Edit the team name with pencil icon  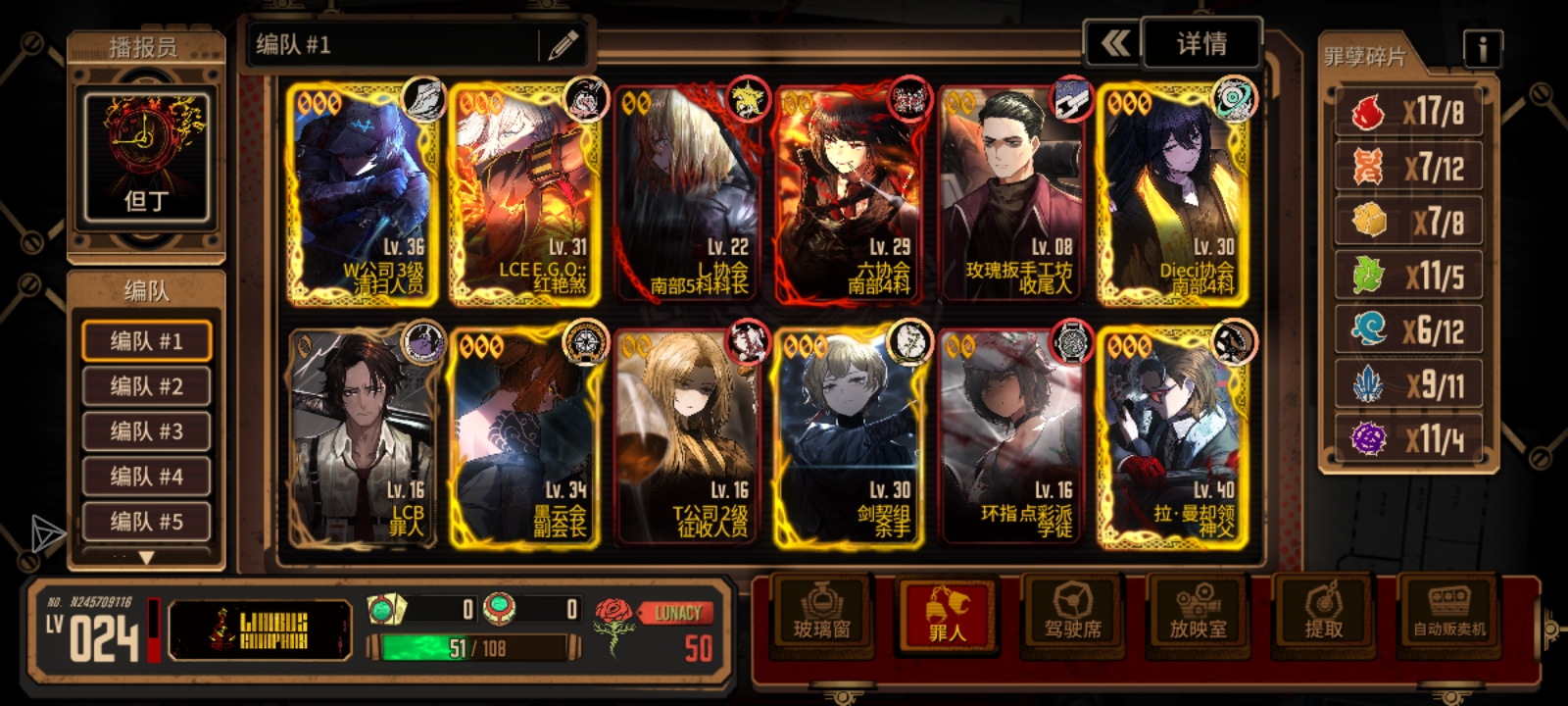[563, 45]
